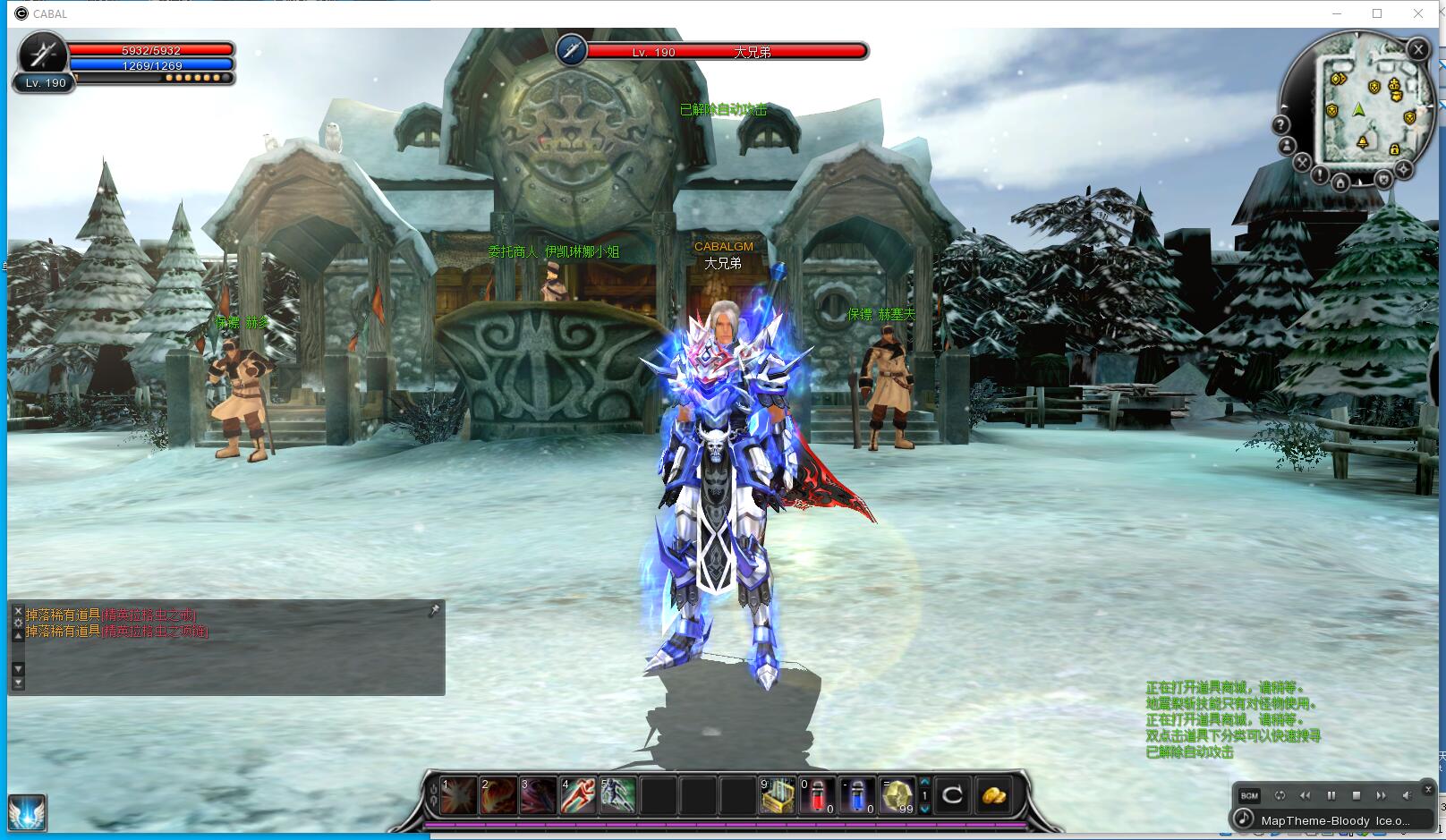Click the exclamation mark minimap button
The width and height of the screenshot is (1446, 840).
point(1320,174)
